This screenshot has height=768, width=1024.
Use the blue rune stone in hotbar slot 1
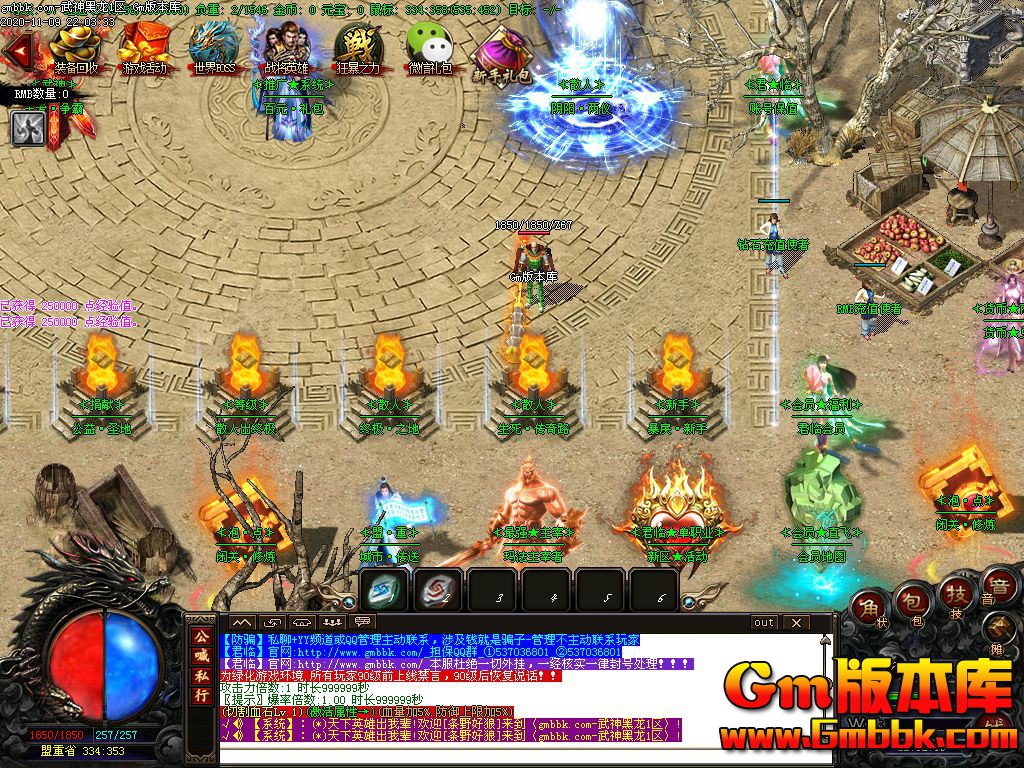[x=385, y=590]
